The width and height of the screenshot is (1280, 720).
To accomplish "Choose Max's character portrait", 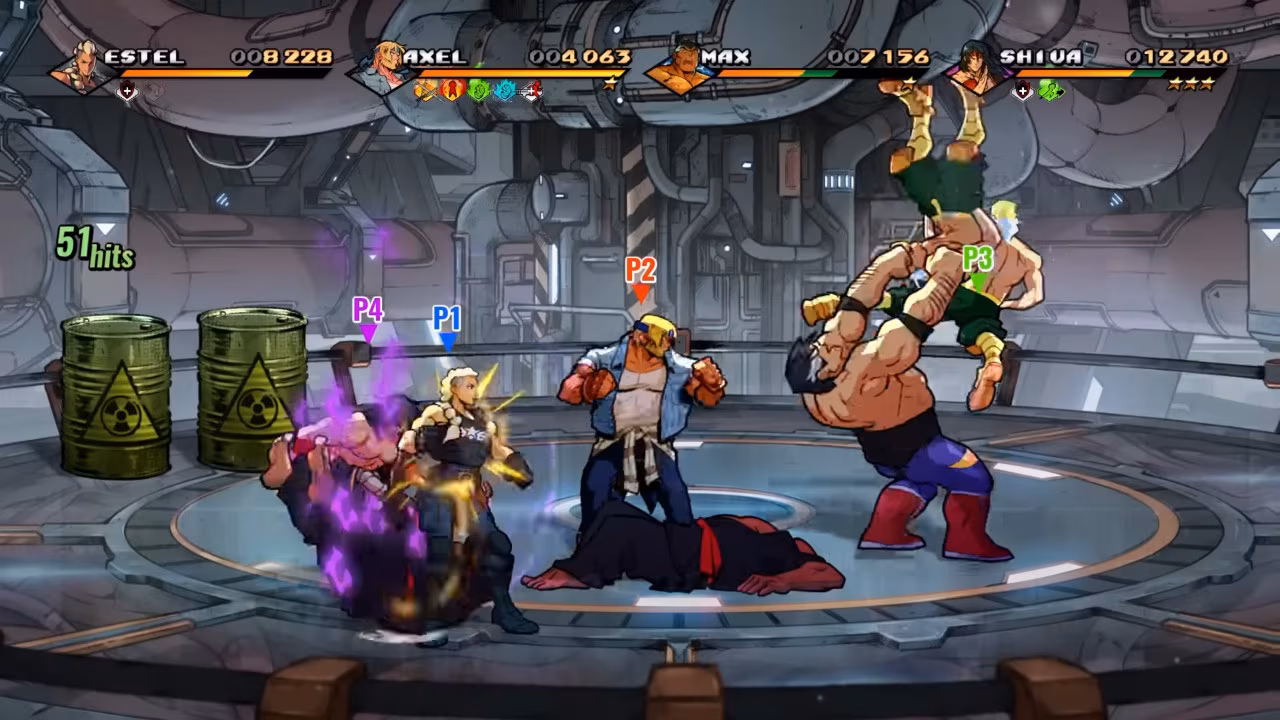I will [677, 68].
